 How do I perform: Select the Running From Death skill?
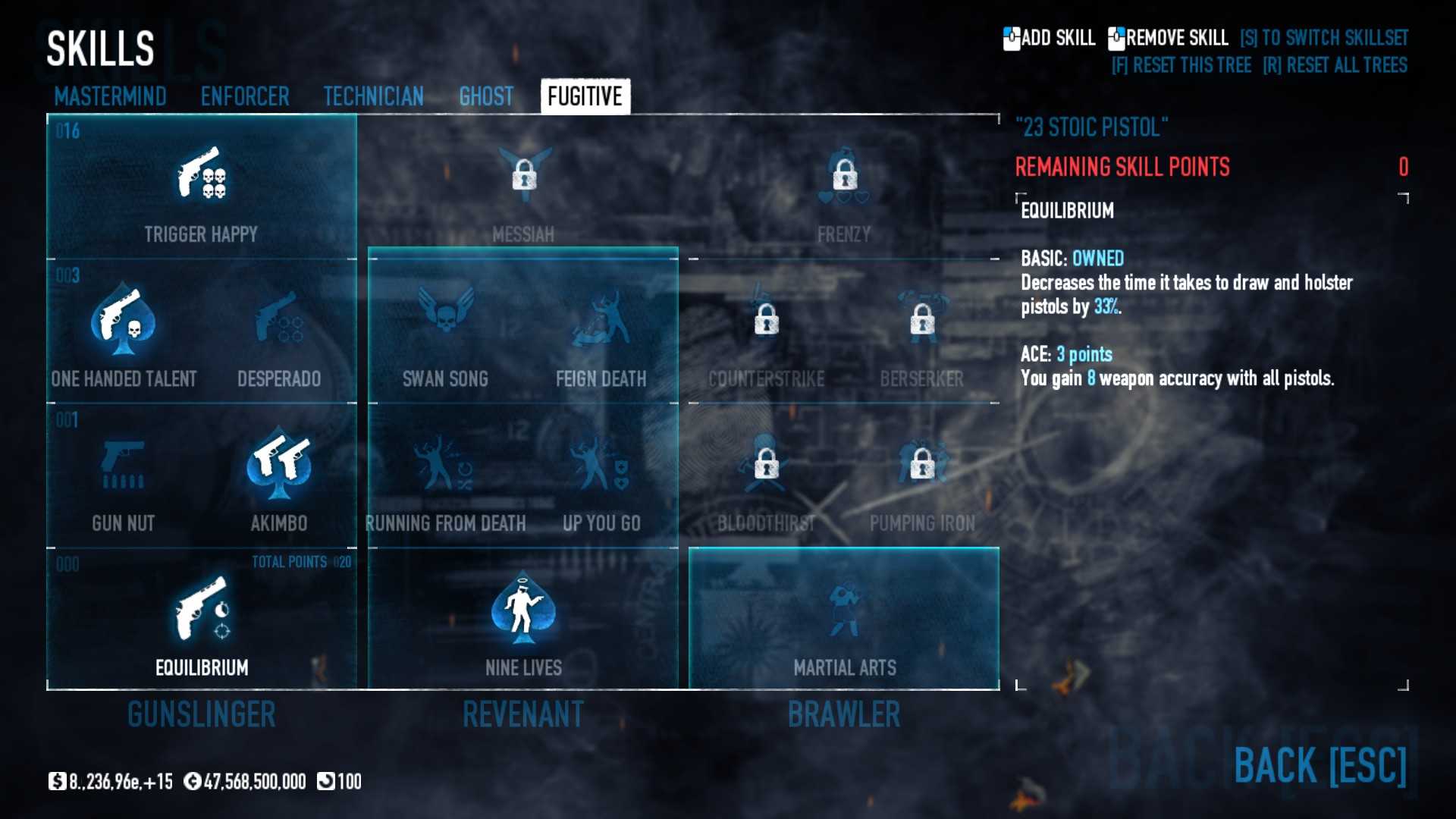tap(445, 464)
